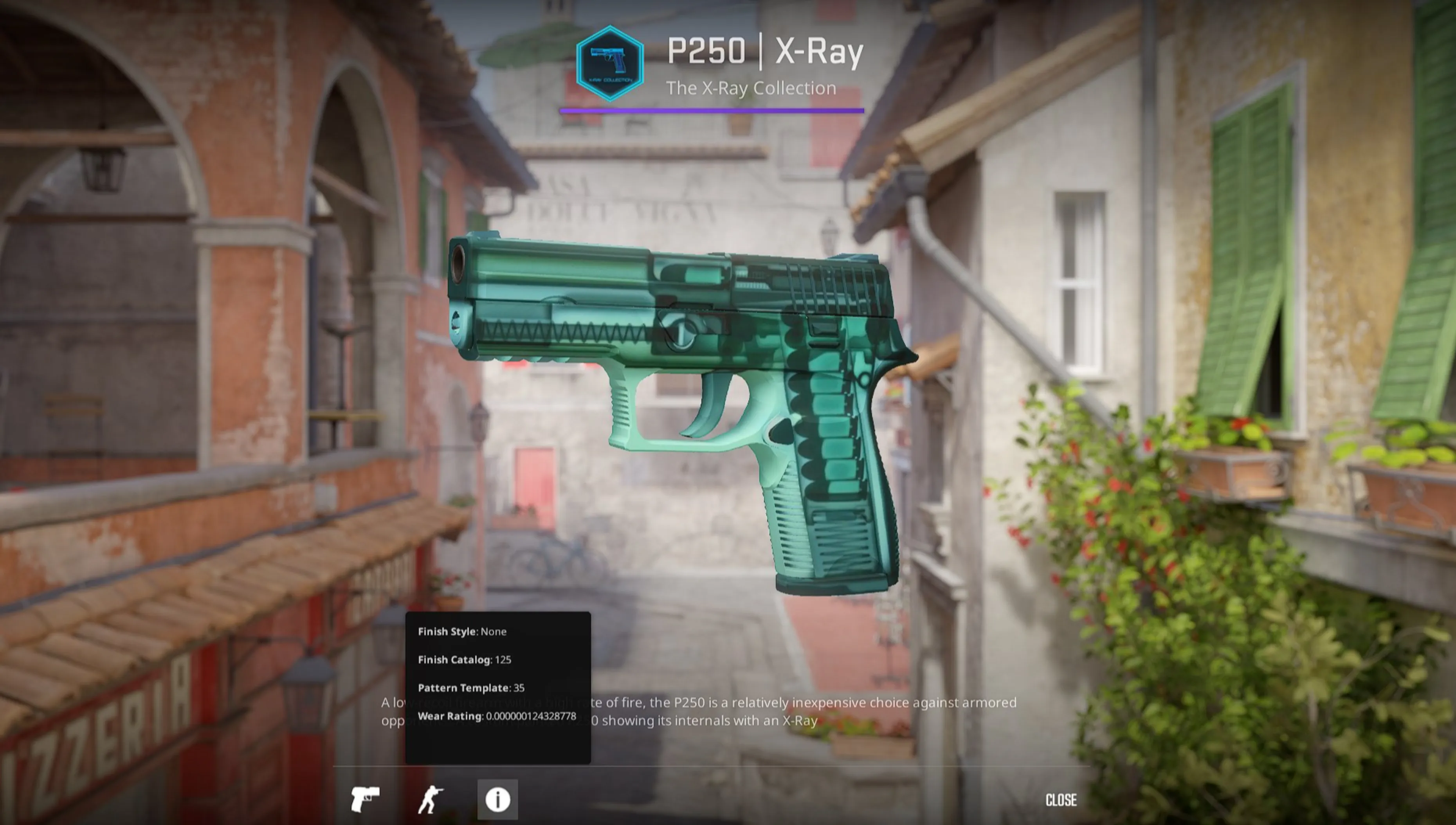The height and width of the screenshot is (825, 1456).
Task: Open the weapon view mode via the gun icon
Action: (x=366, y=800)
